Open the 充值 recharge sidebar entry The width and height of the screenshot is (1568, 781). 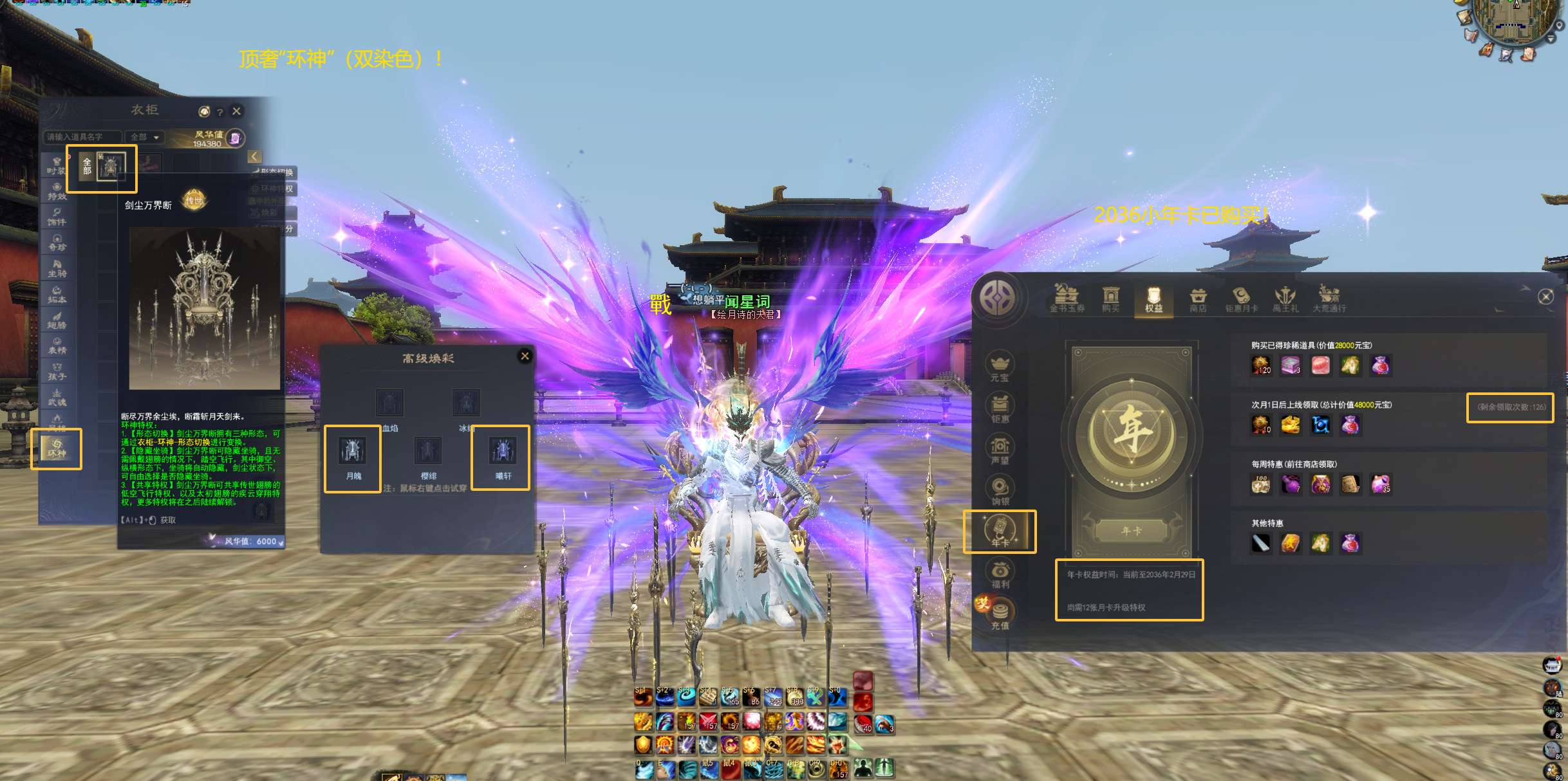(1000, 614)
